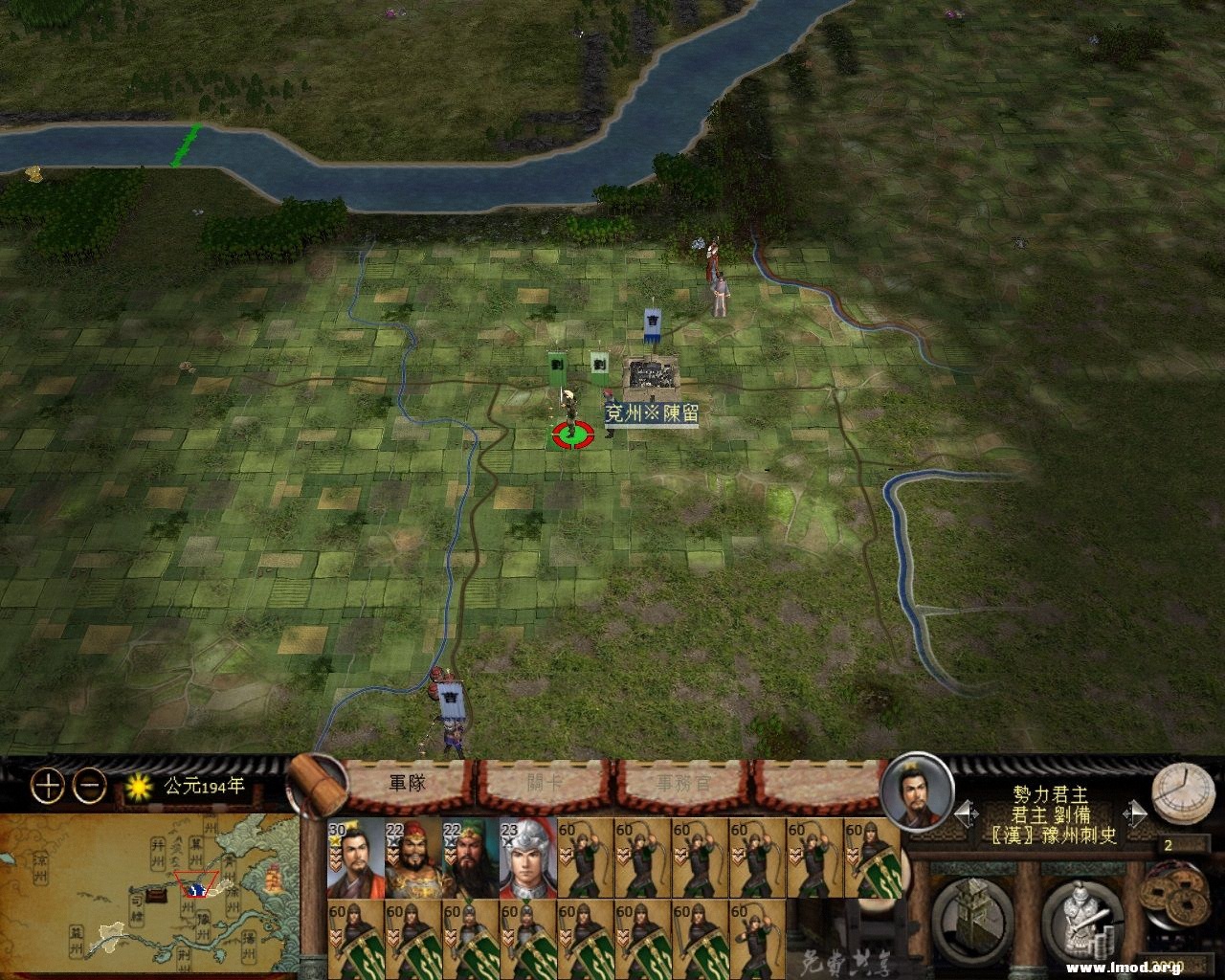Viewport: 1225px width, 980px height.
Task: Show next character with right arrow
Action: coord(1136,814)
